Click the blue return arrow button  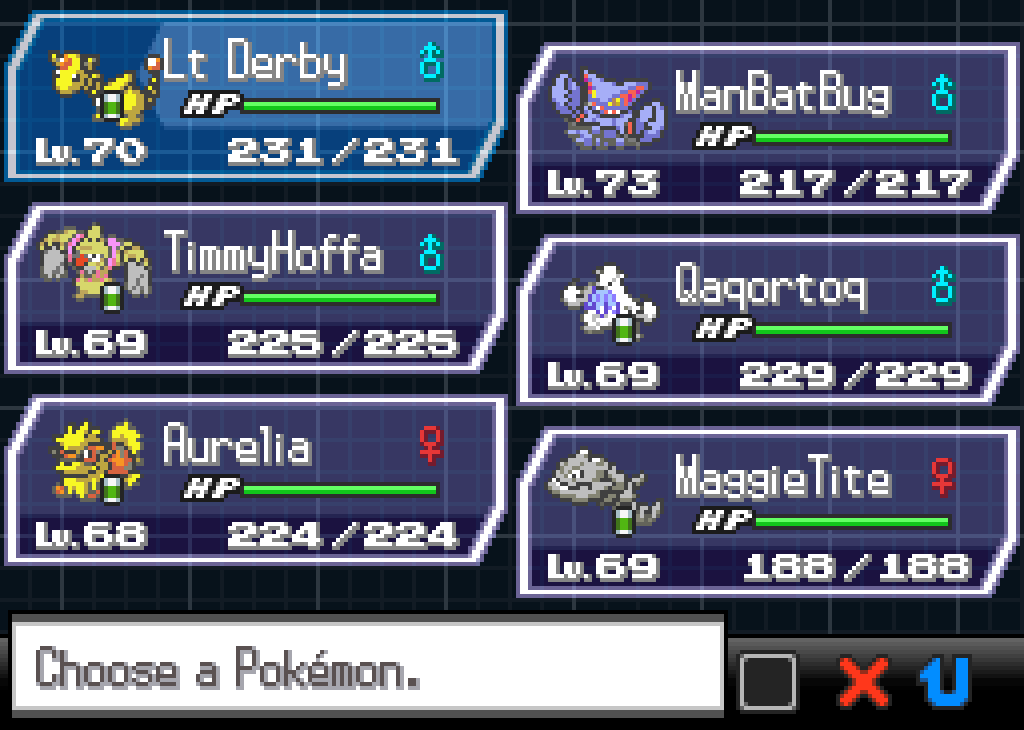point(945,681)
